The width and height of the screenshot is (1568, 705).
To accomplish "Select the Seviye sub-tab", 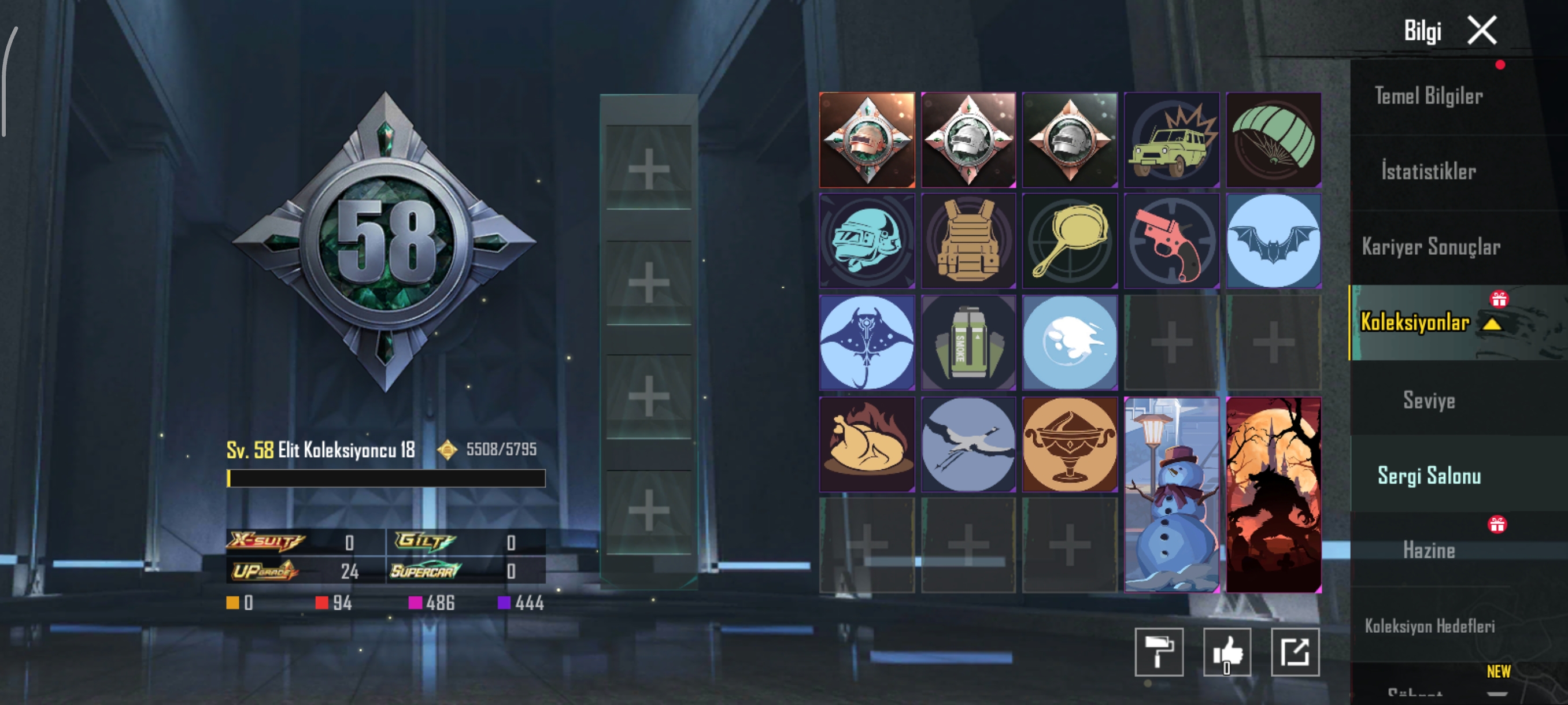I will [1429, 400].
